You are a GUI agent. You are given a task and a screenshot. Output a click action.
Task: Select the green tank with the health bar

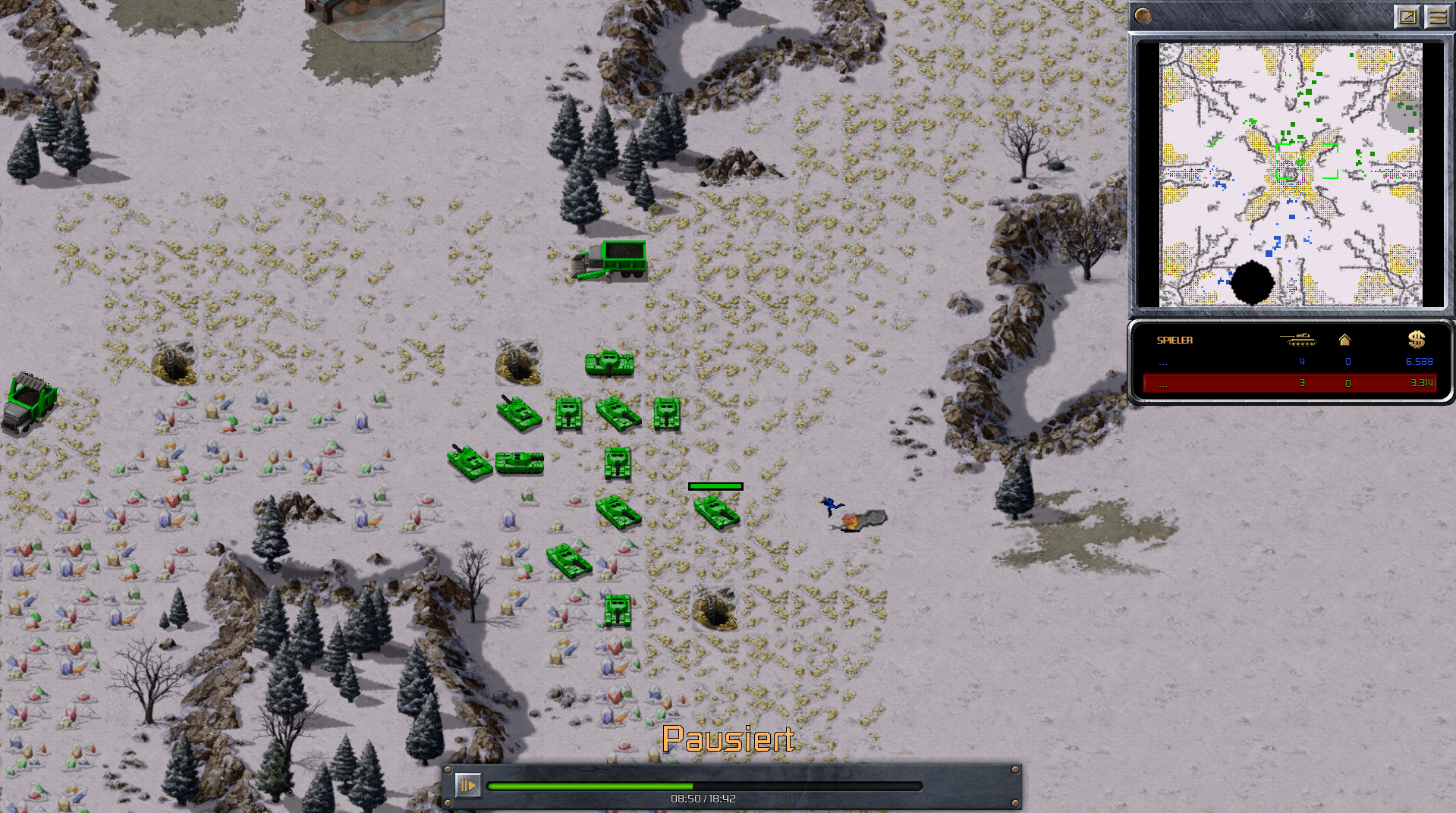(x=716, y=510)
